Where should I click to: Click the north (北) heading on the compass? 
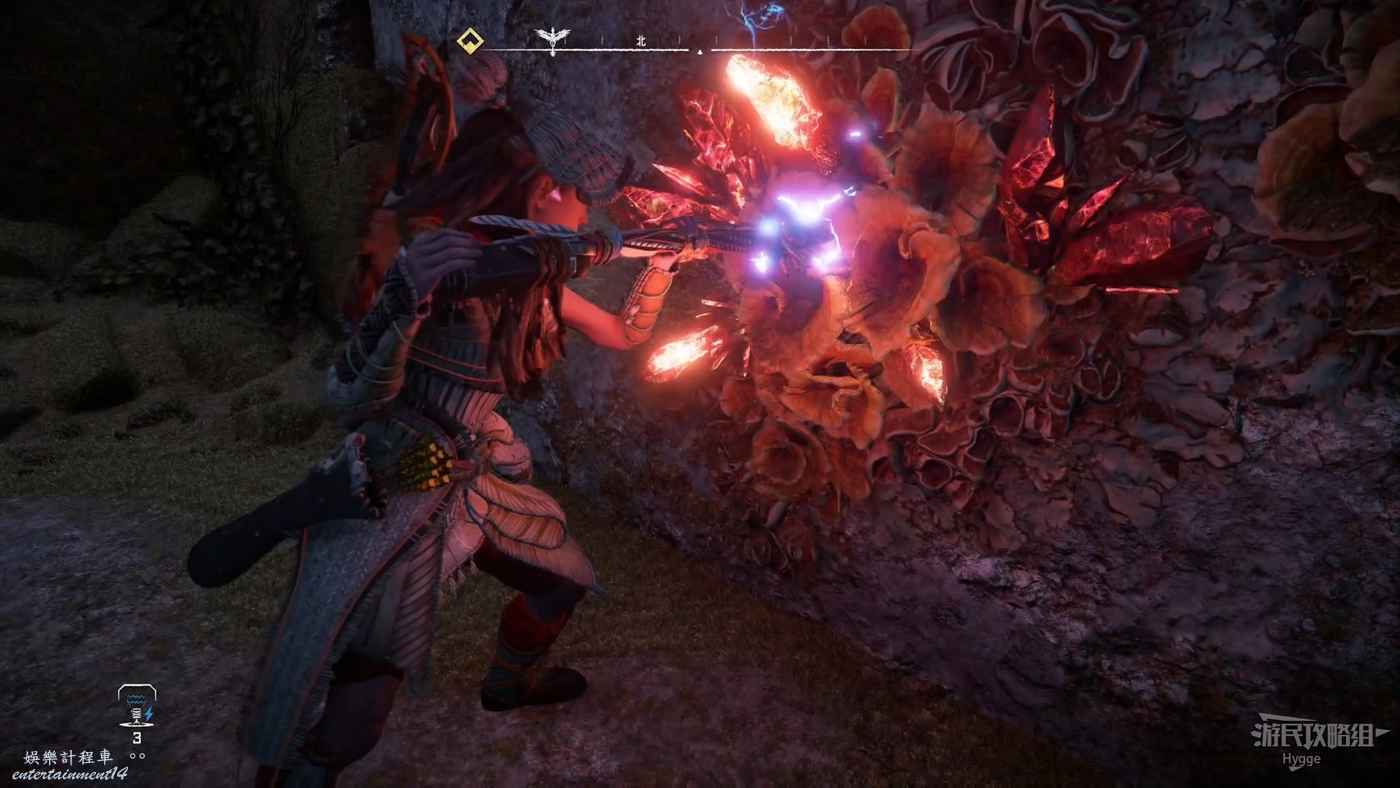(640, 42)
